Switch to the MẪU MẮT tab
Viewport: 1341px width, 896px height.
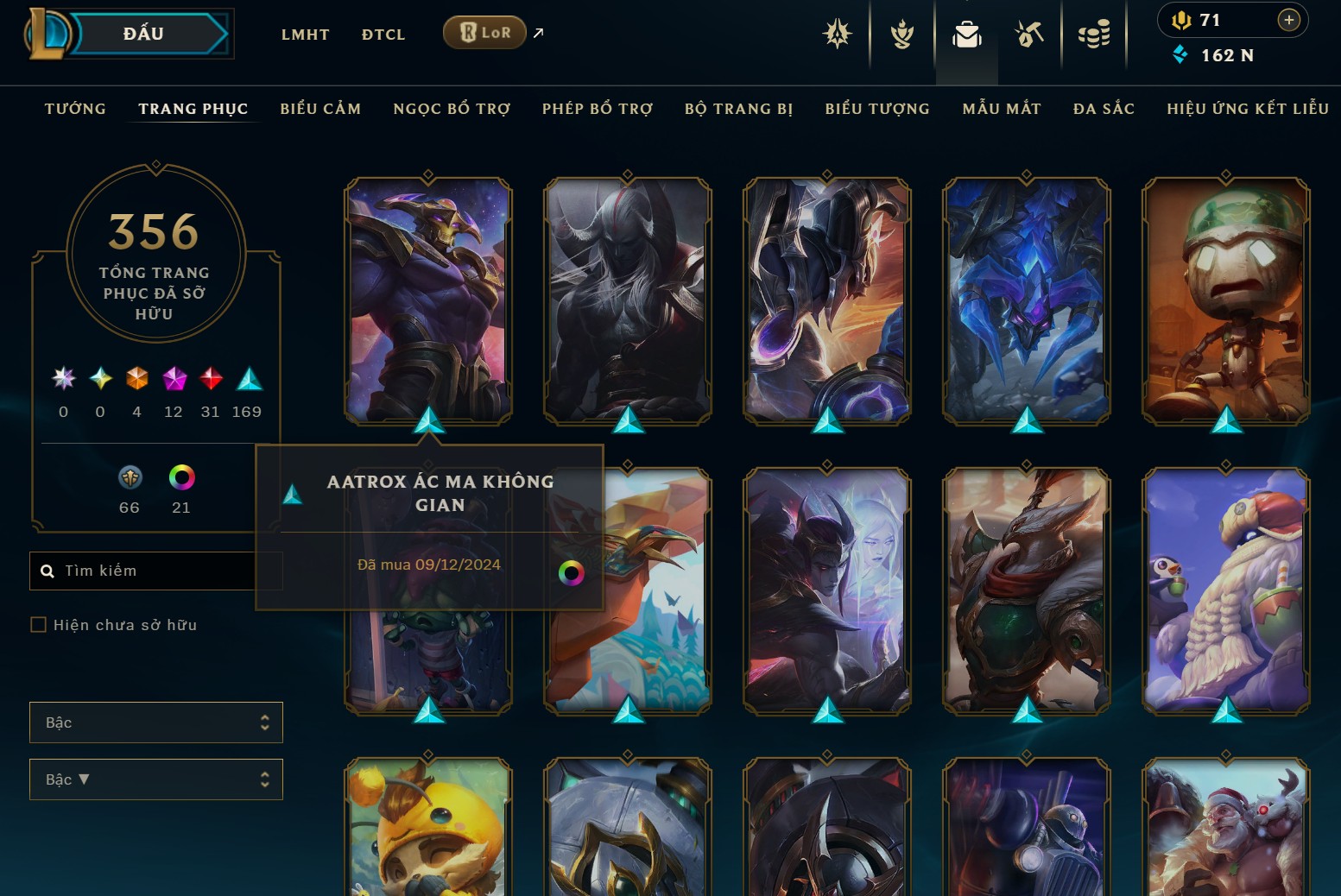(1002, 109)
